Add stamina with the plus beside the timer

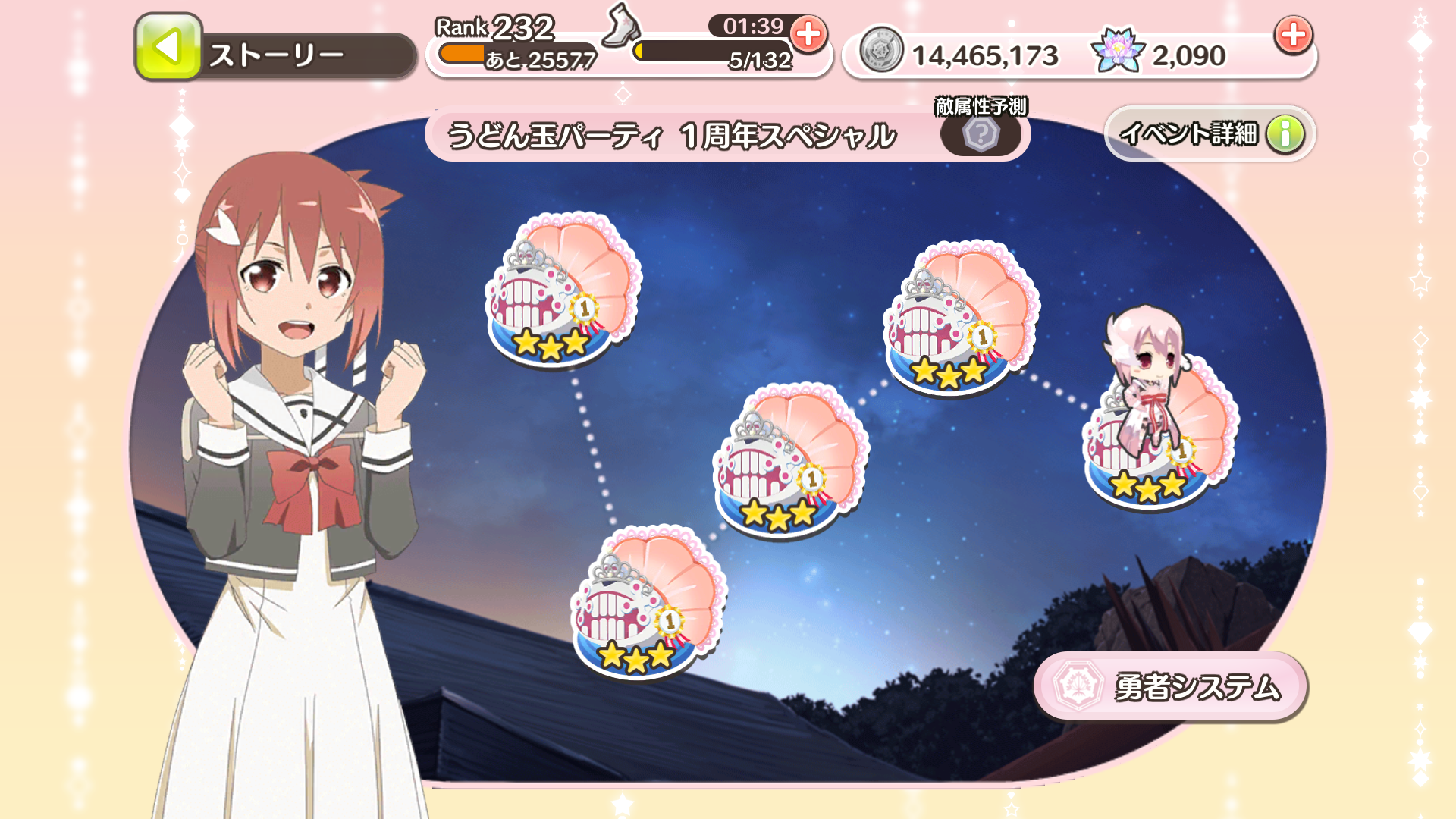(x=808, y=34)
